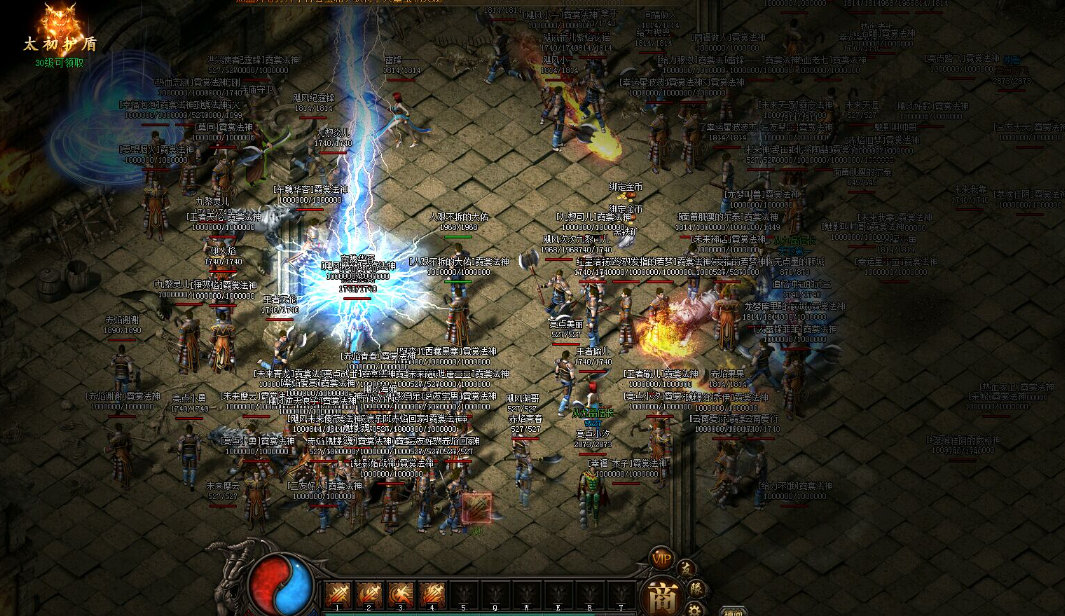Screen dimensions: 1065x616
Task: Open the VIP panel
Action: tap(661, 558)
